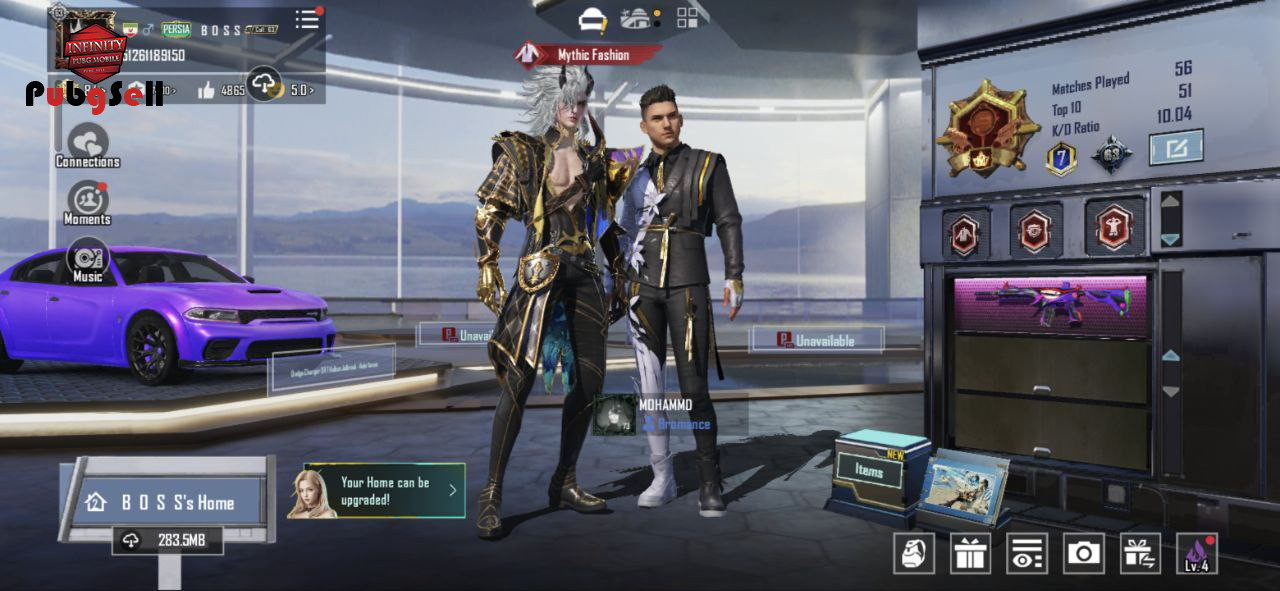Screen dimensions: 1280x591
Task: Select the grid layout icon at top
Action: click(688, 17)
